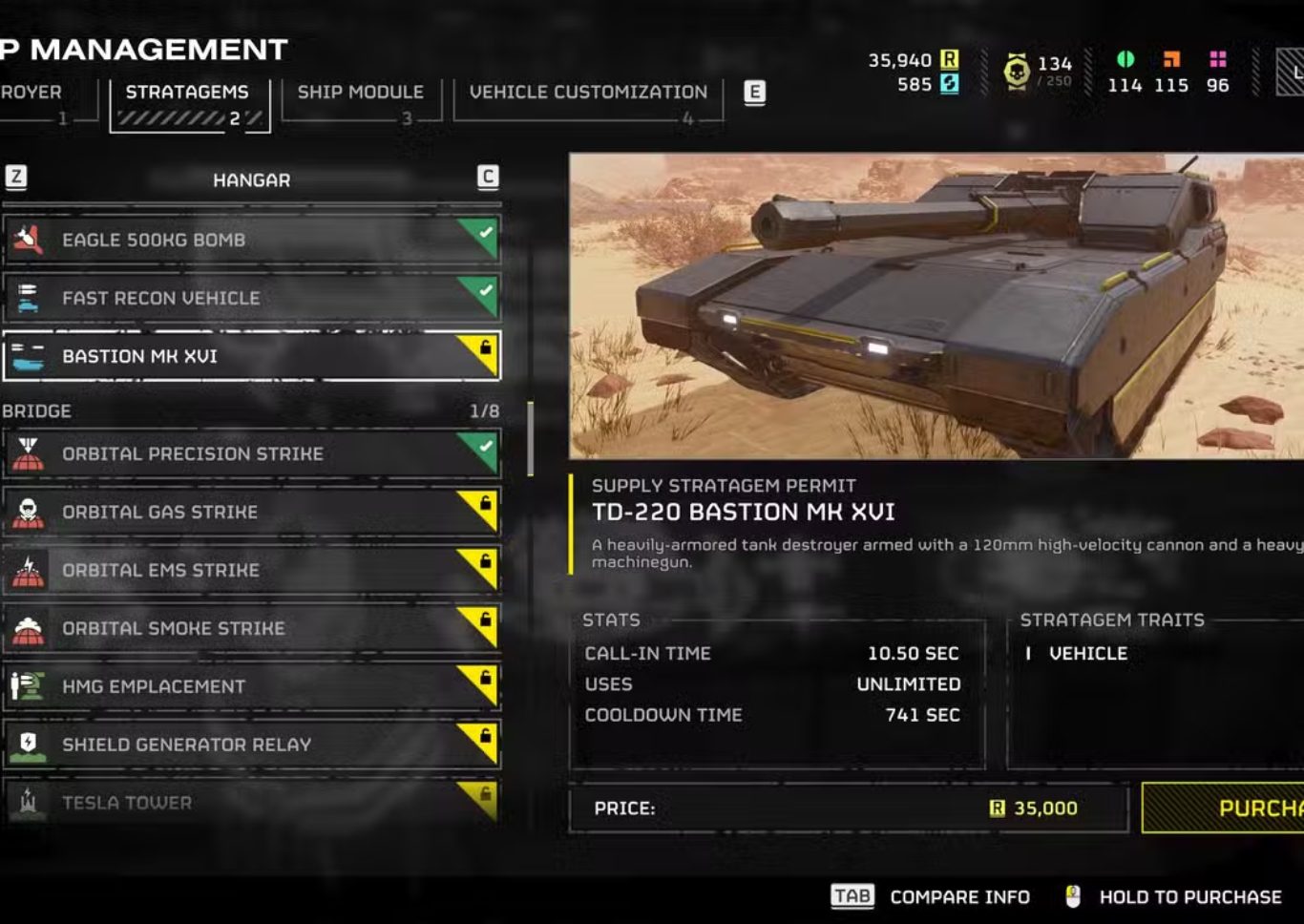Choose the Tesla Tower stratagem
The height and width of the screenshot is (924, 1304).
point(251,803)
